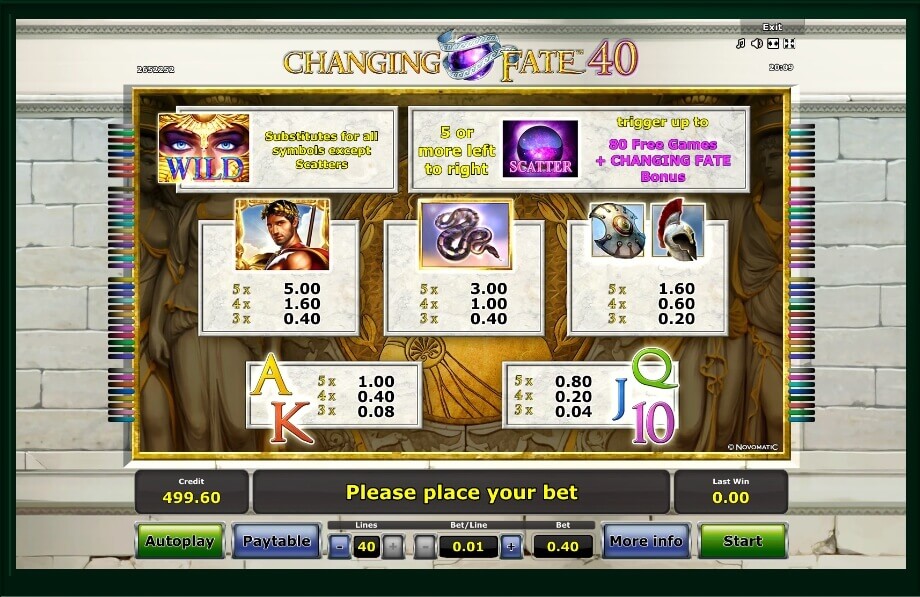
Task: Click the four-arrows screen resize icon
Action: pyautogui.click(x=788, y=44)
